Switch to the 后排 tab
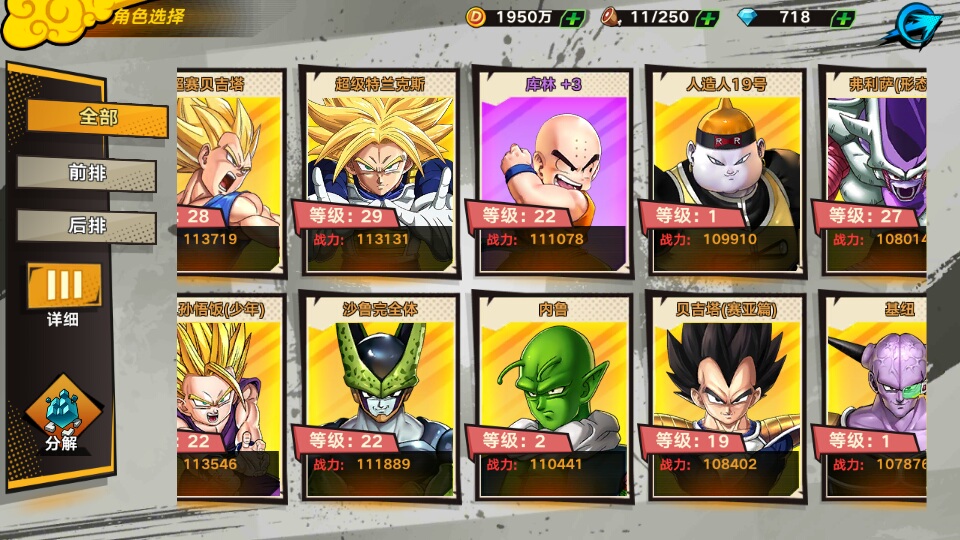960x540 pixels. tap(87, 226)
